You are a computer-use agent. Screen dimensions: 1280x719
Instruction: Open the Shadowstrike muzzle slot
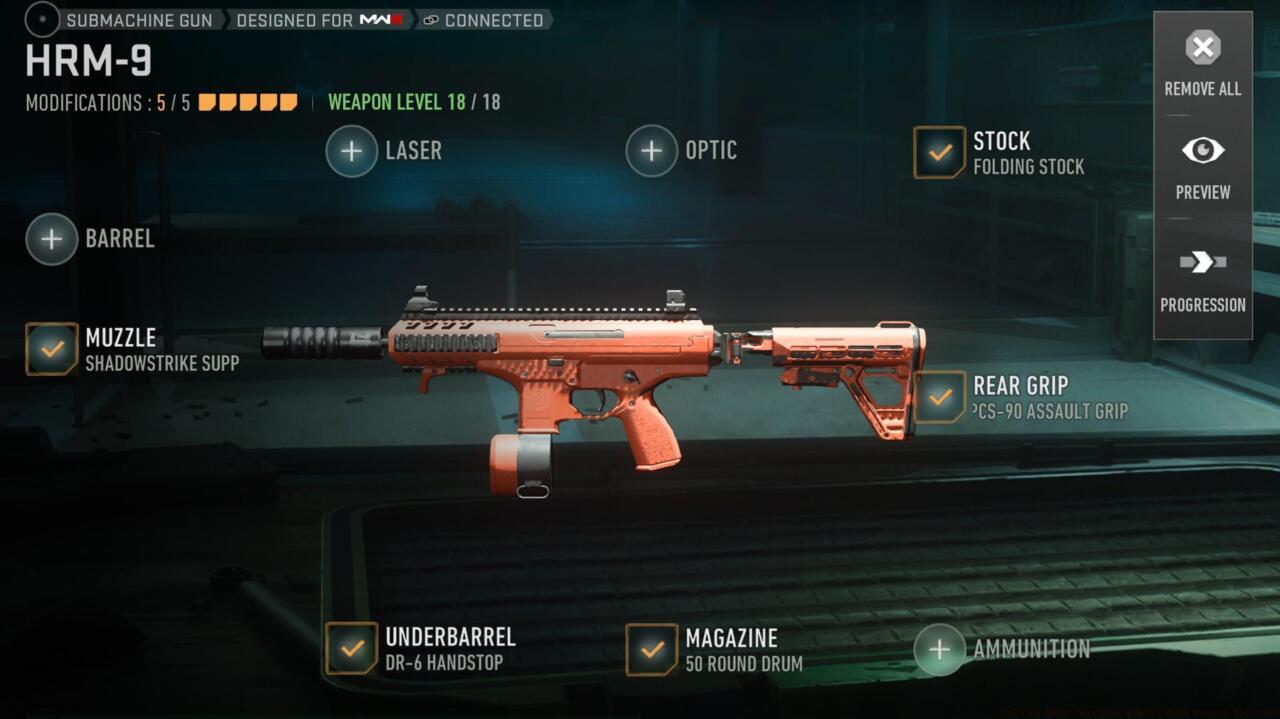52,349
